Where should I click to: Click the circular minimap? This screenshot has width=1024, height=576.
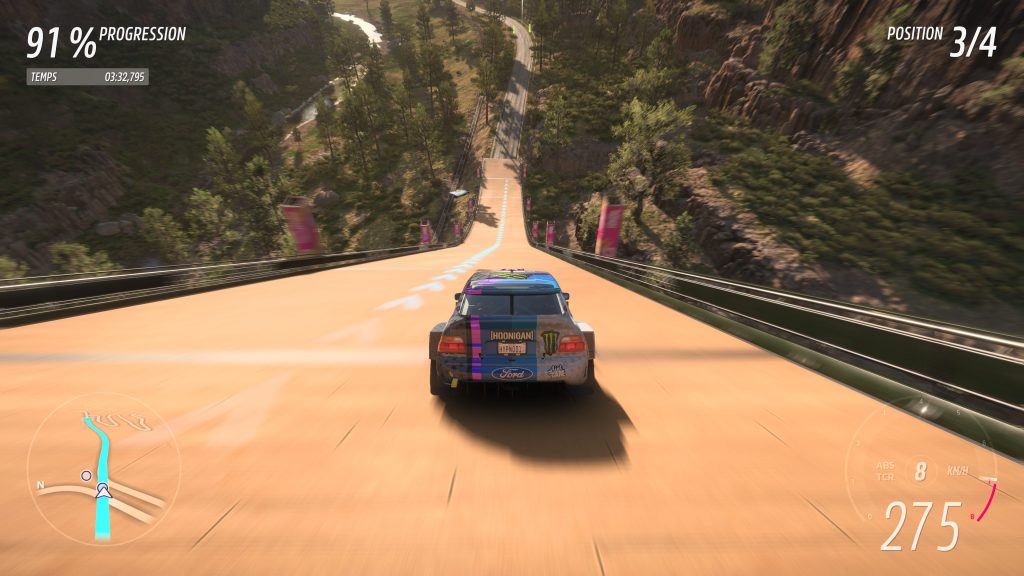(x=103, y=468)
